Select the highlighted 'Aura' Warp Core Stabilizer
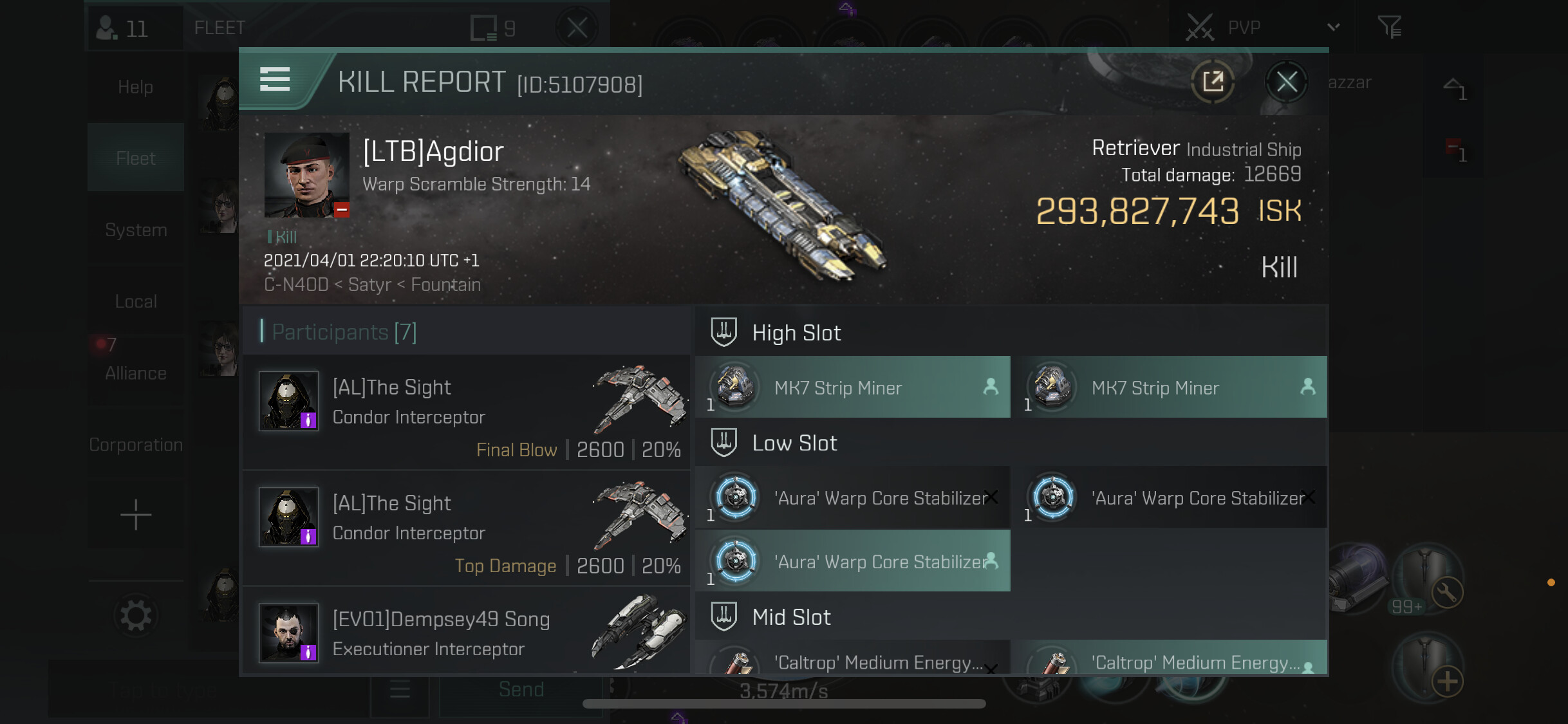 click(x=852, y=561)
